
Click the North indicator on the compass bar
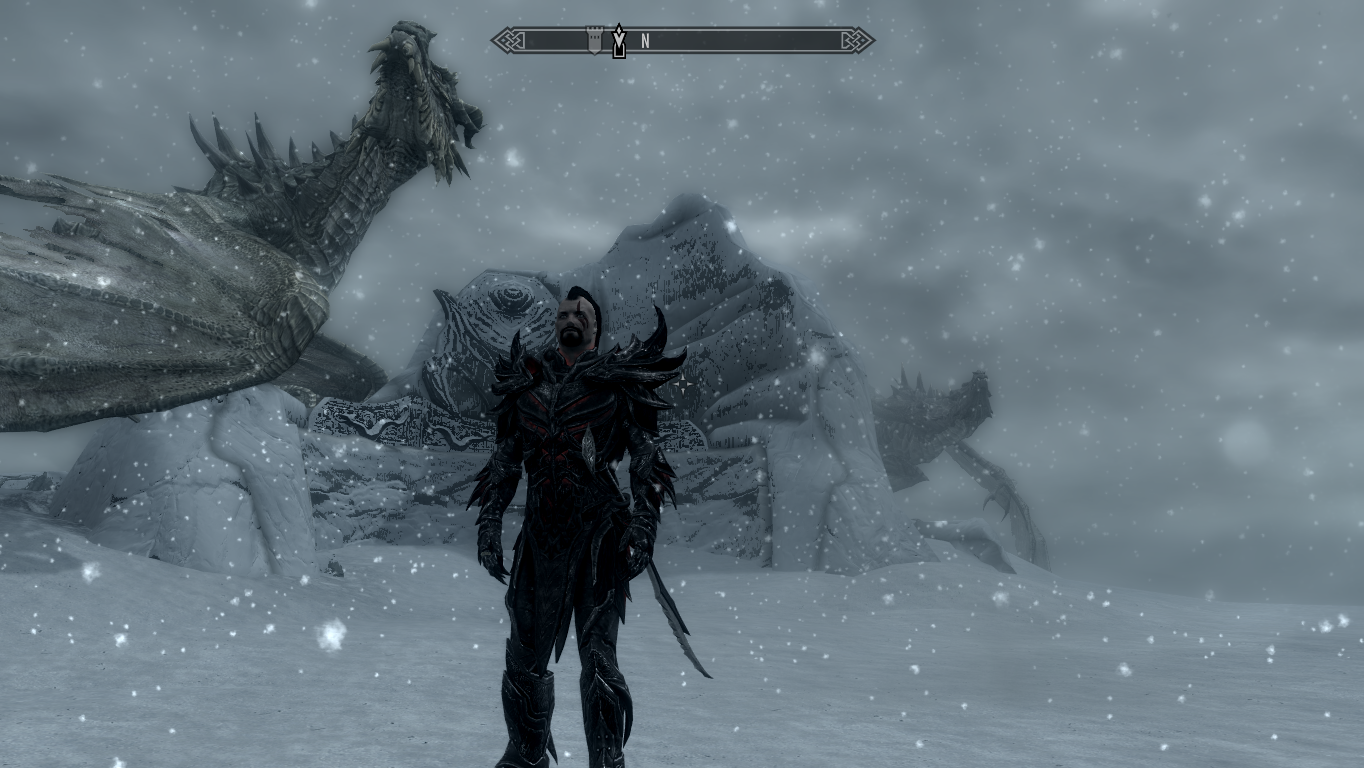(x=646, y=41)
